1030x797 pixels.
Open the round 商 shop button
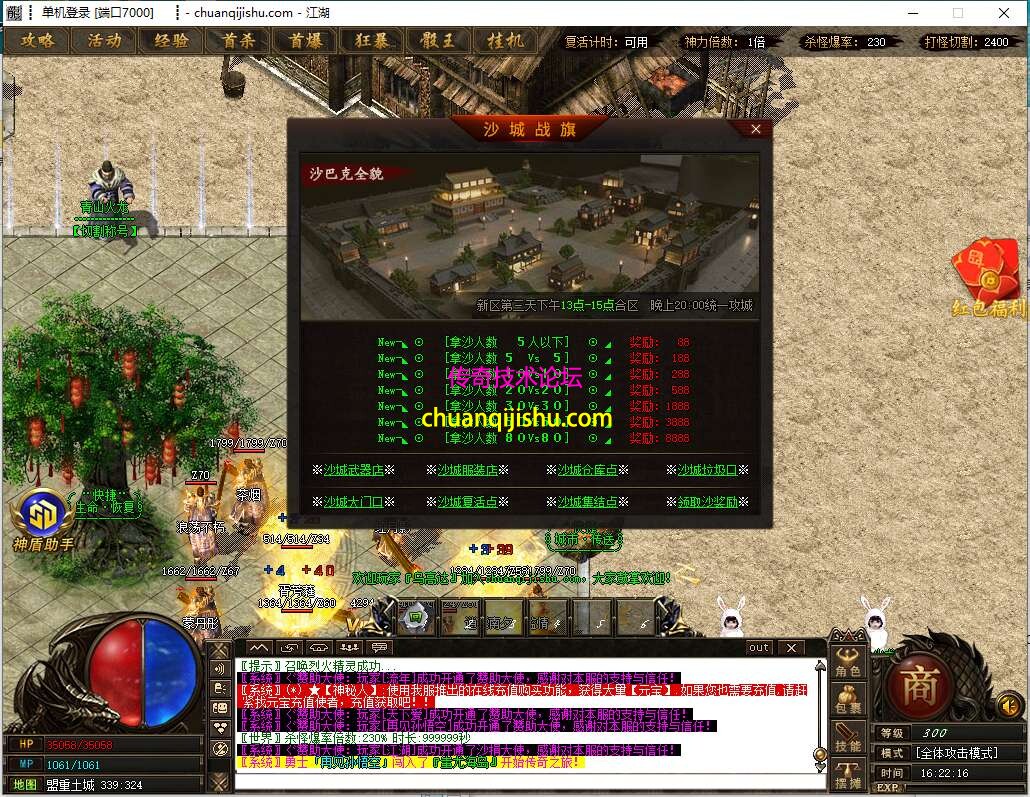(x=916, y=685)
